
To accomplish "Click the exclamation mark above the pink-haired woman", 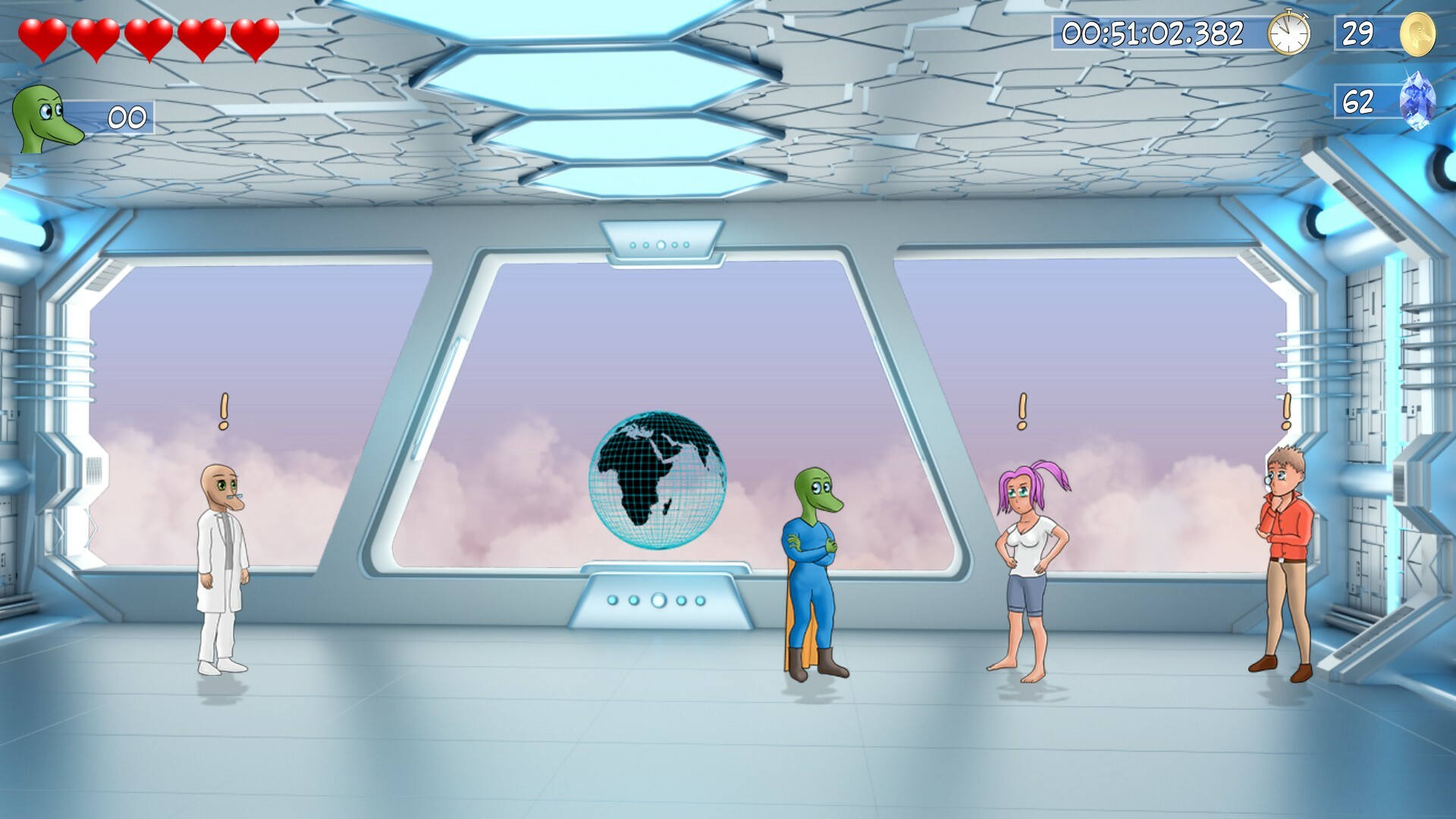I will coord(1022,411).
